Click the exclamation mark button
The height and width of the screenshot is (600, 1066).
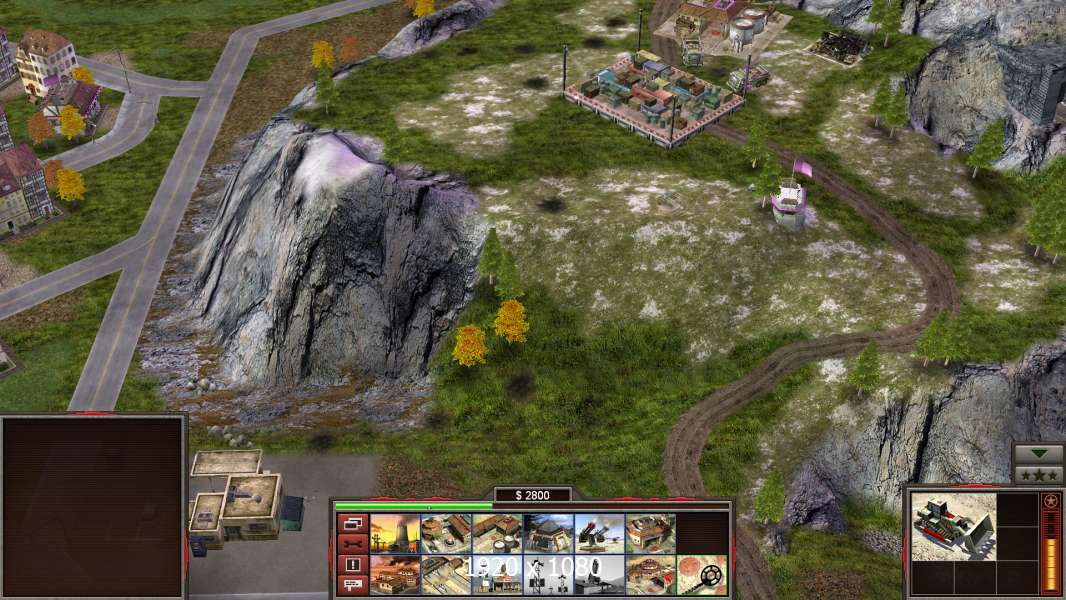[x=351, y=565]
